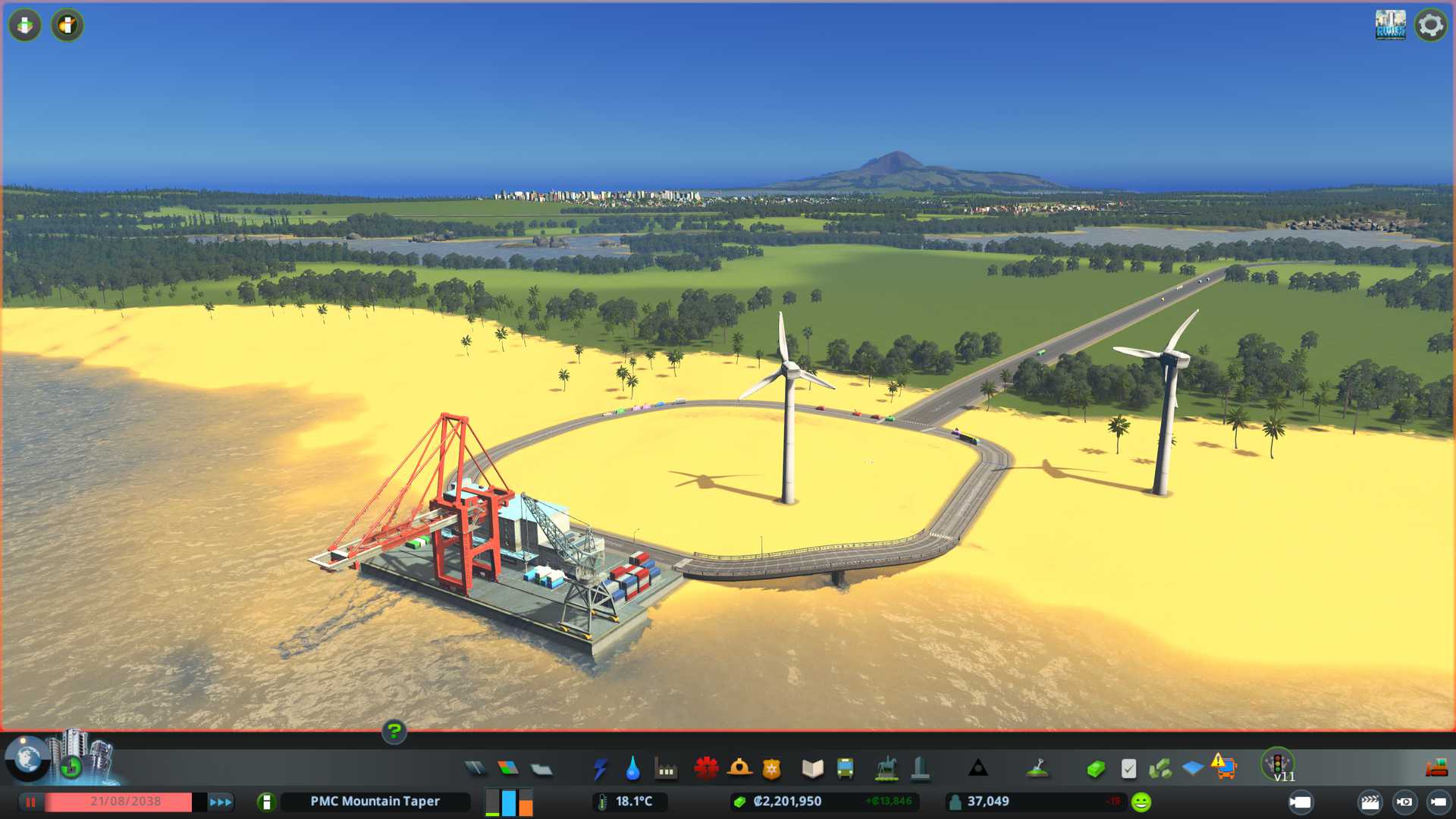This screenshot has width=1456, height=819.
Task: Open the Garbage and Industry factory menu
Action: click(x=666, y=770)
